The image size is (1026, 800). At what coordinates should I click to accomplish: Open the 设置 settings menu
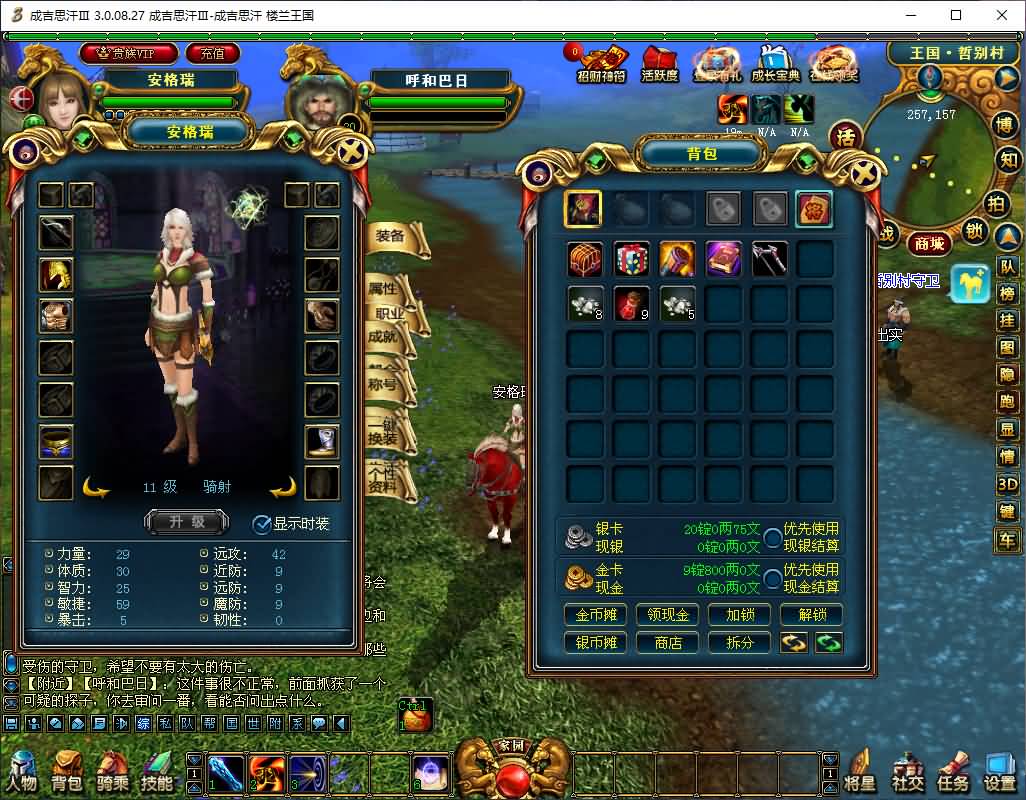click(x=999, y=773)
